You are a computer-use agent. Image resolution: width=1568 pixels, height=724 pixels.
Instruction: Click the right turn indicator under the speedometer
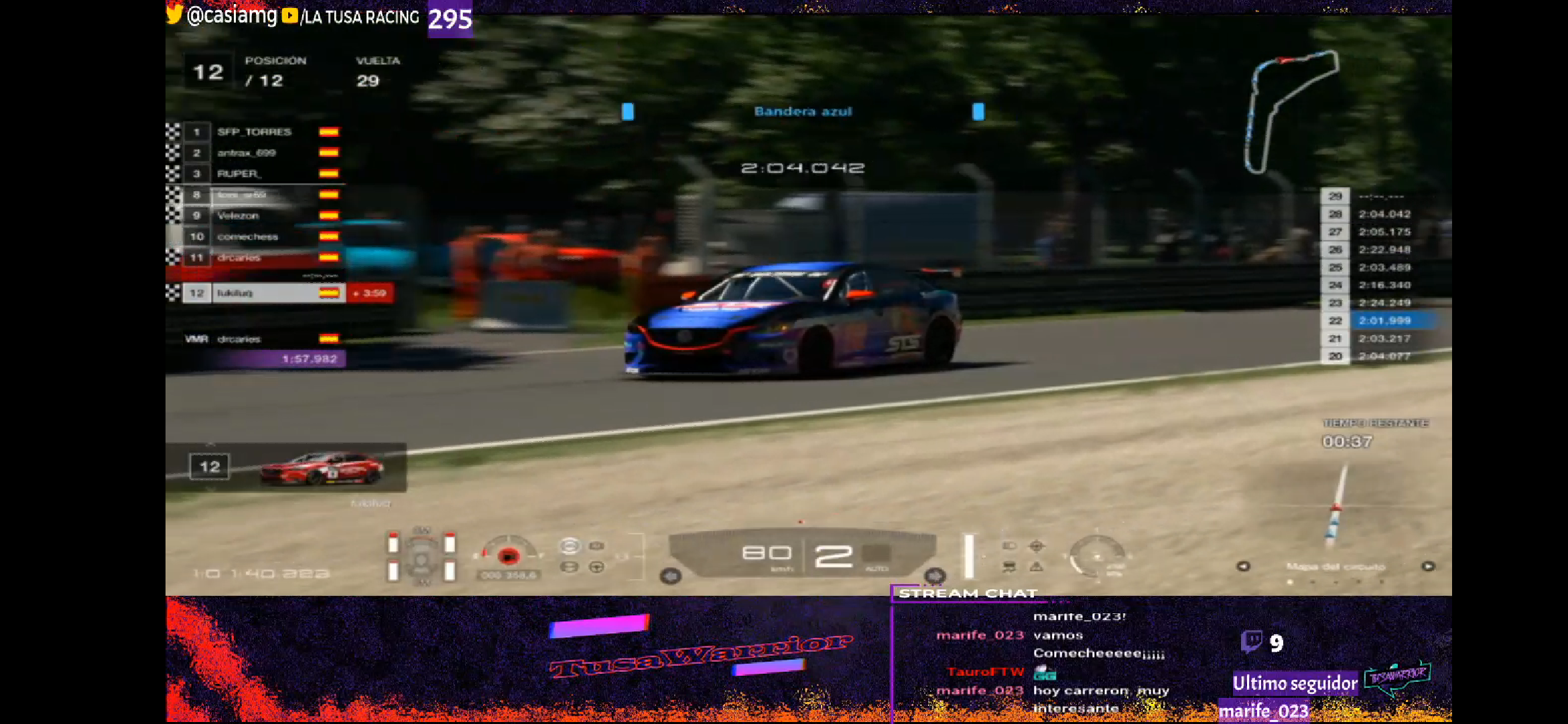935,576
